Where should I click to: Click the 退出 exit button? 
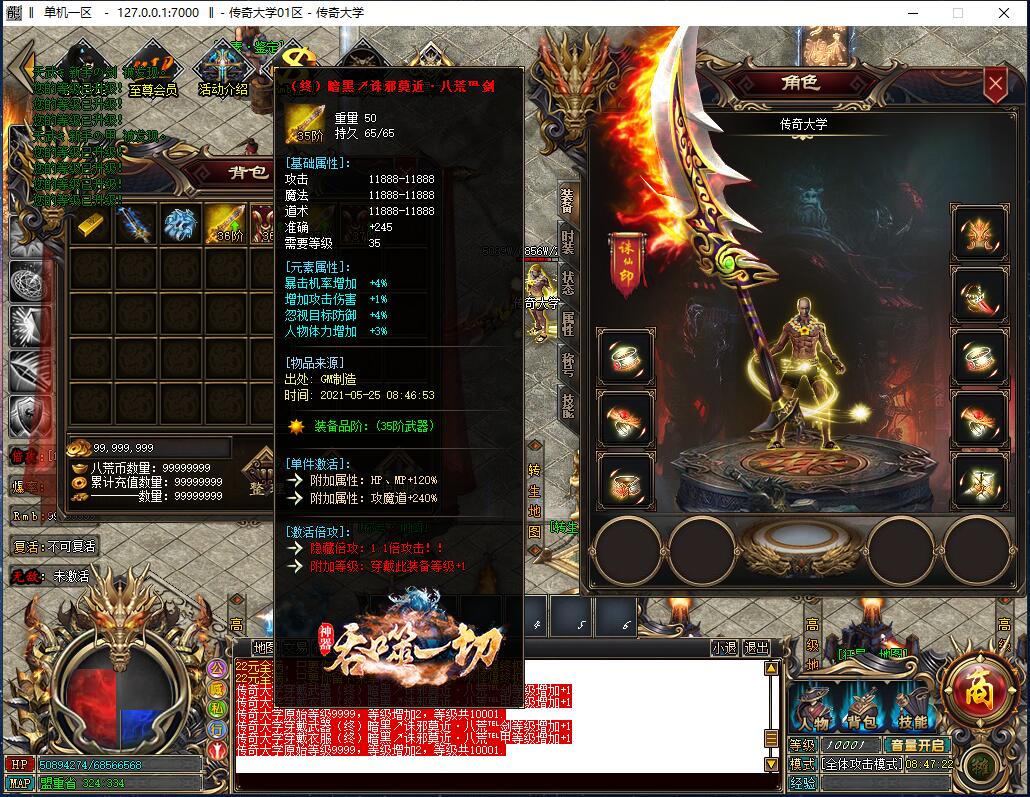[x=756, y=647]
